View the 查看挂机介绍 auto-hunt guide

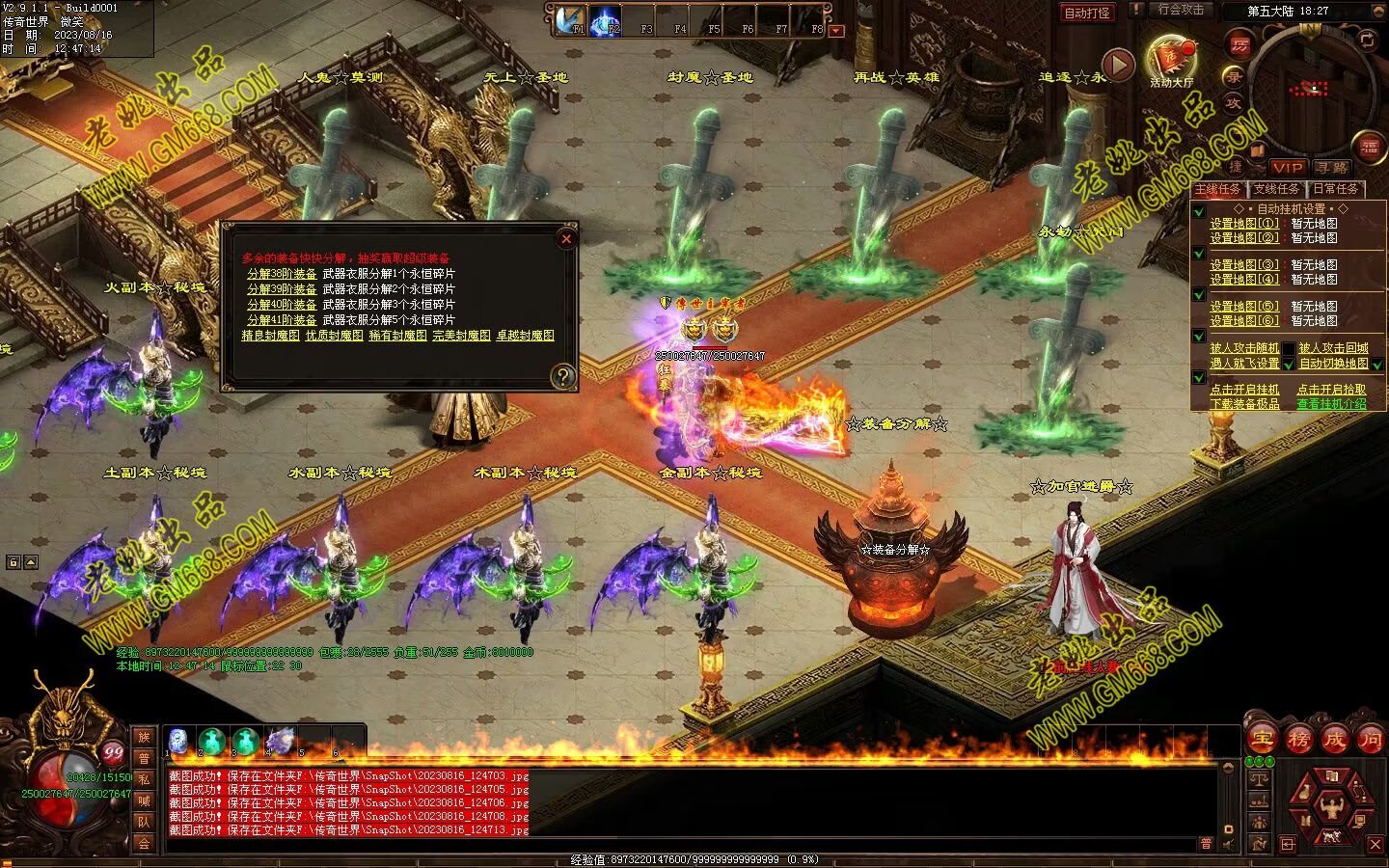click(x=1331, y=404)
